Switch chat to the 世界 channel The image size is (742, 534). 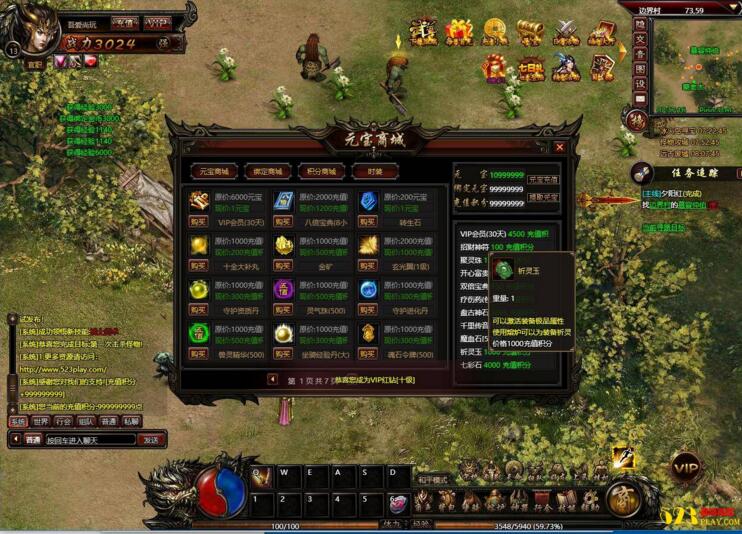click(40, 422)
